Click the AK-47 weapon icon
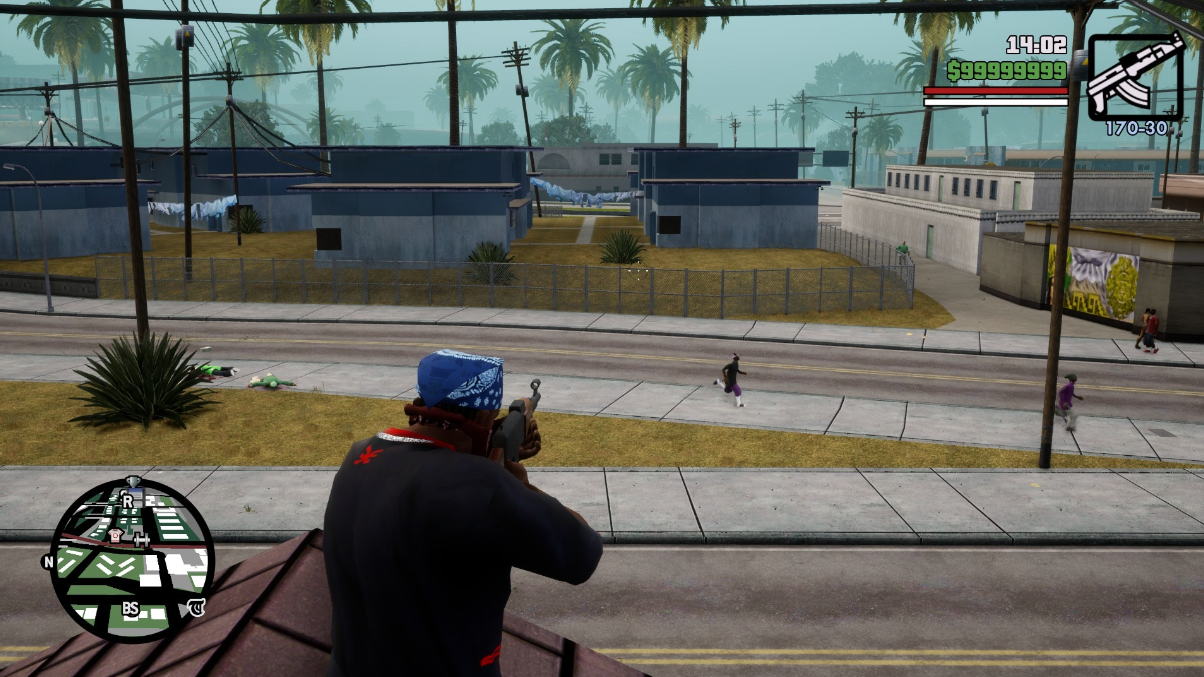 coord(1134,77)
